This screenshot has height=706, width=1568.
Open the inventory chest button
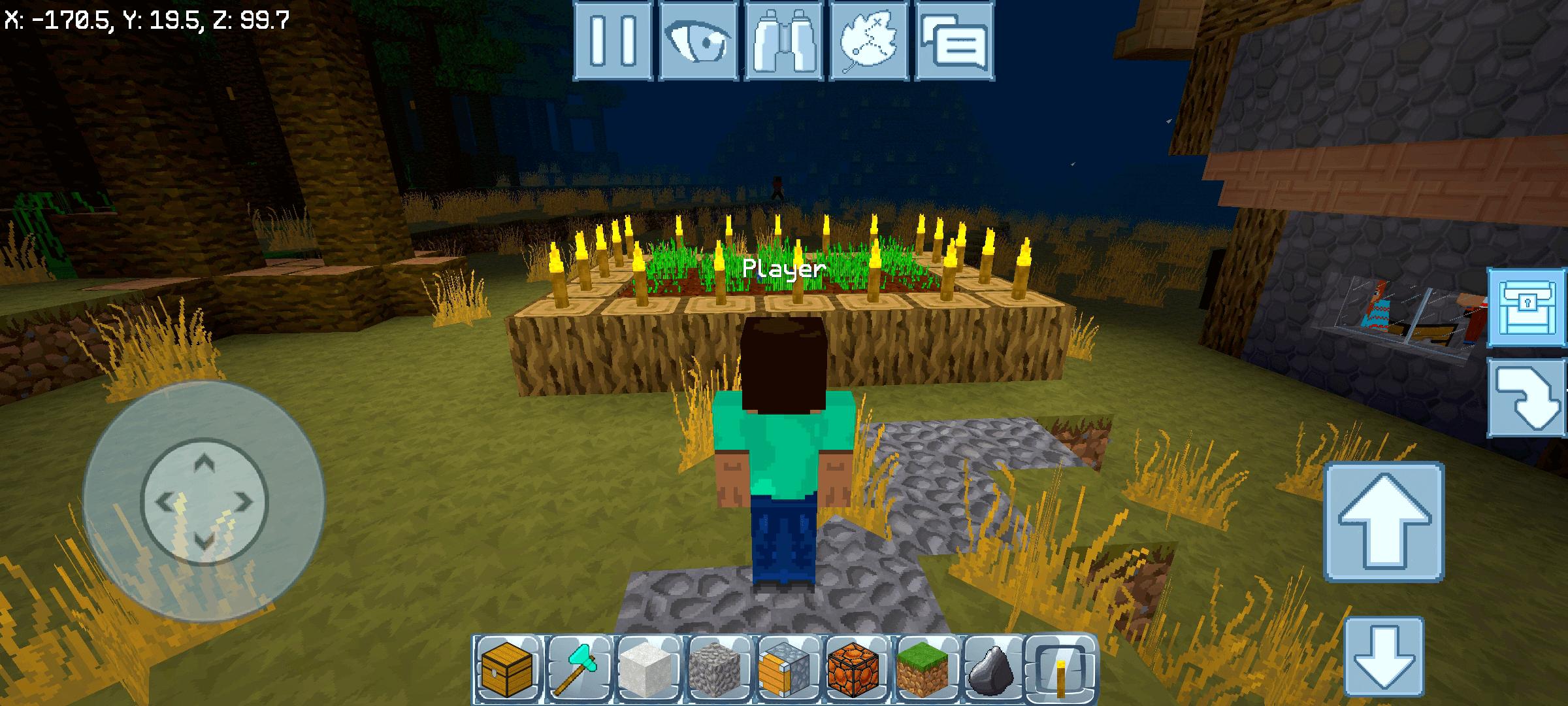[1527, 307]
